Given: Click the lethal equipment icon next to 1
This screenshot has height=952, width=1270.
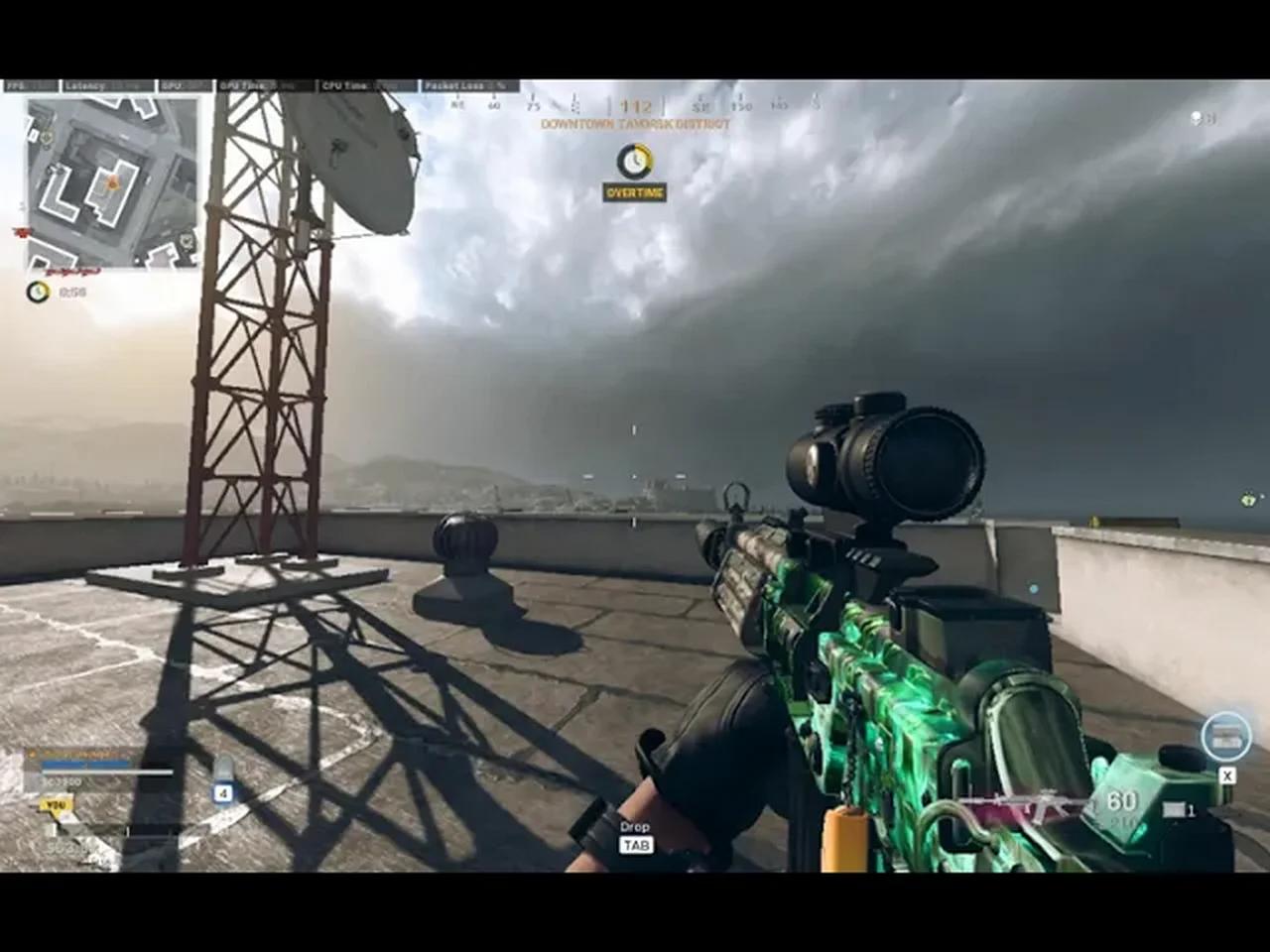Looking at the screenshot, I should 1174,810.
